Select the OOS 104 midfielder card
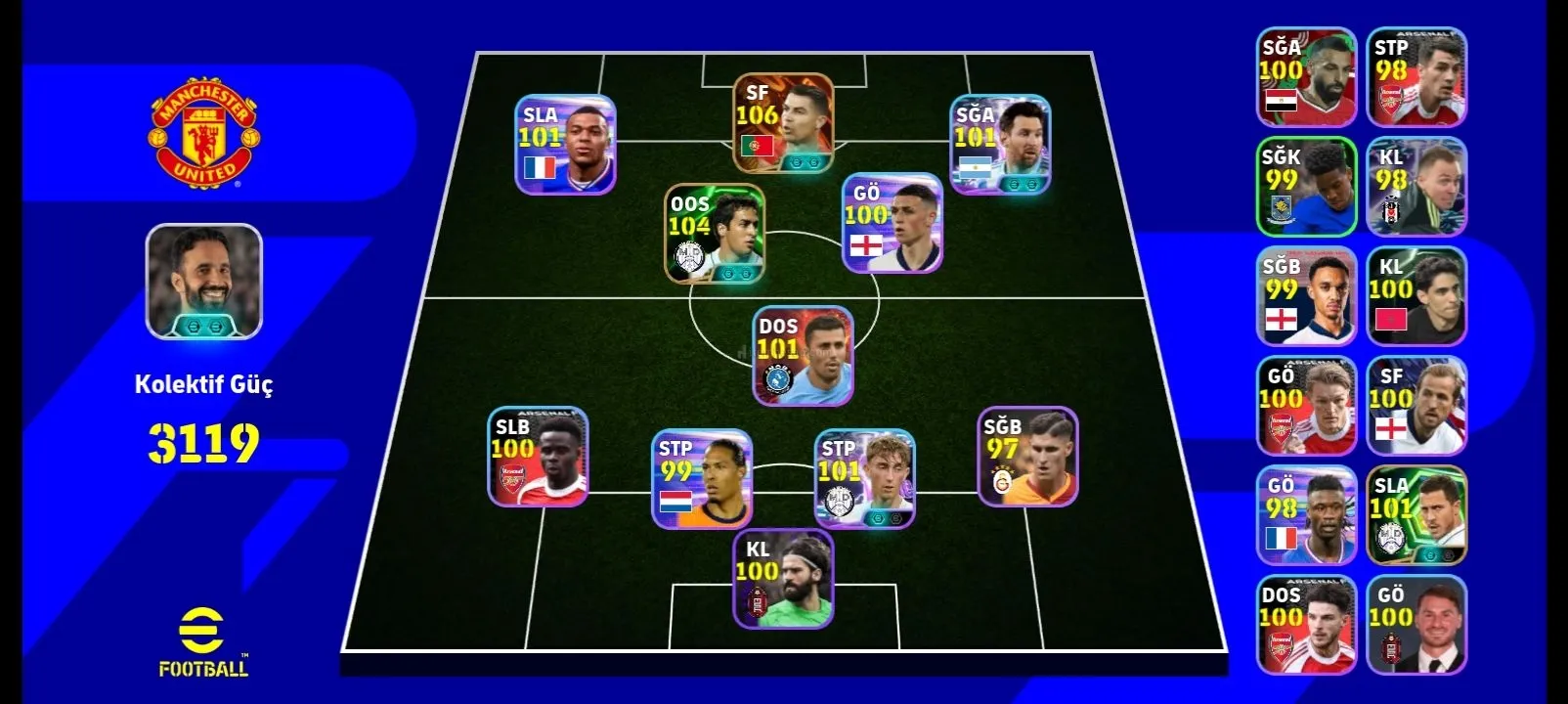The width and height of the screenshot is (1568, 704). (x=715, y=235)
